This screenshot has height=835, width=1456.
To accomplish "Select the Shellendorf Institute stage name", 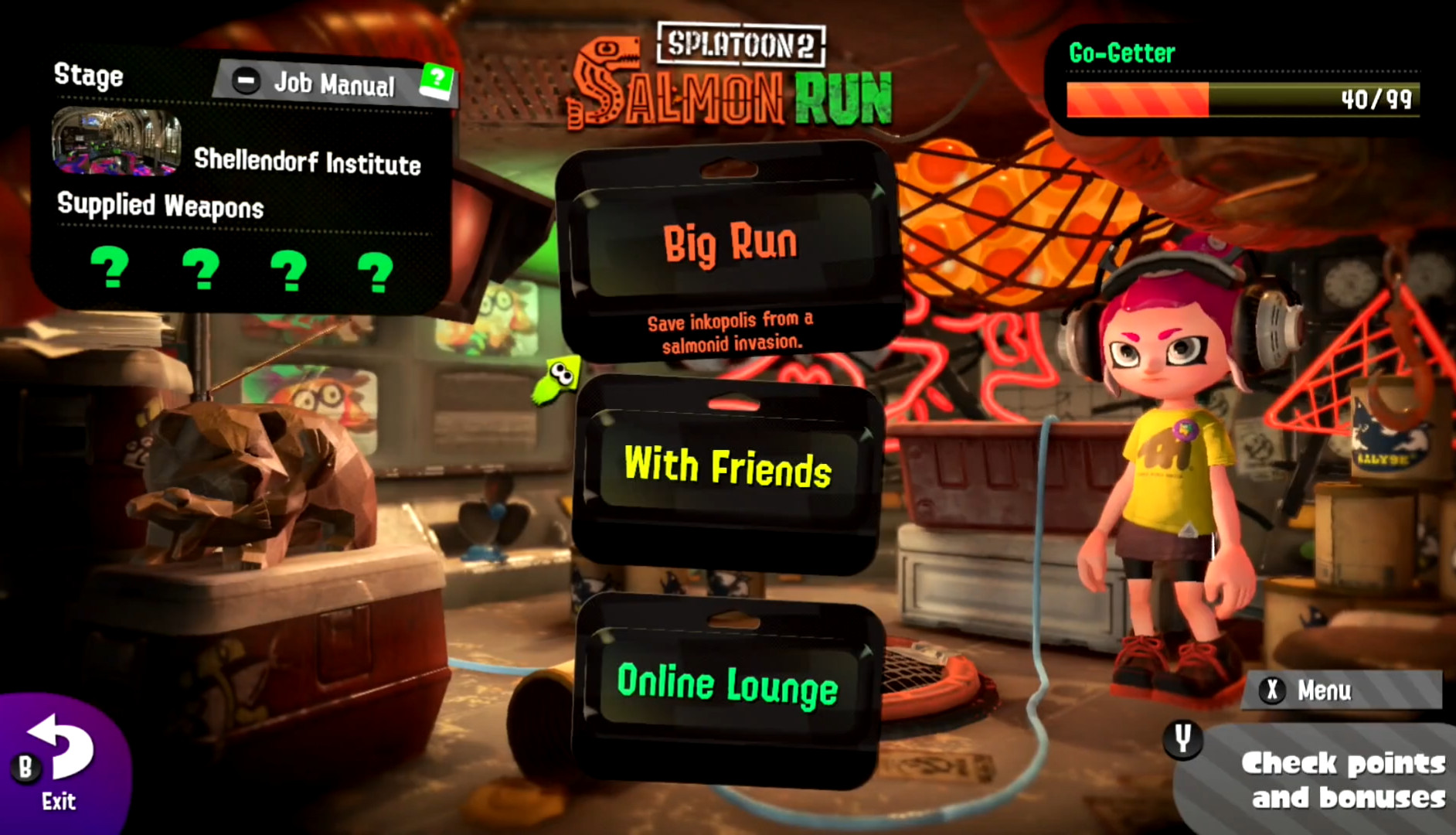I will click(x=308, y=164).
